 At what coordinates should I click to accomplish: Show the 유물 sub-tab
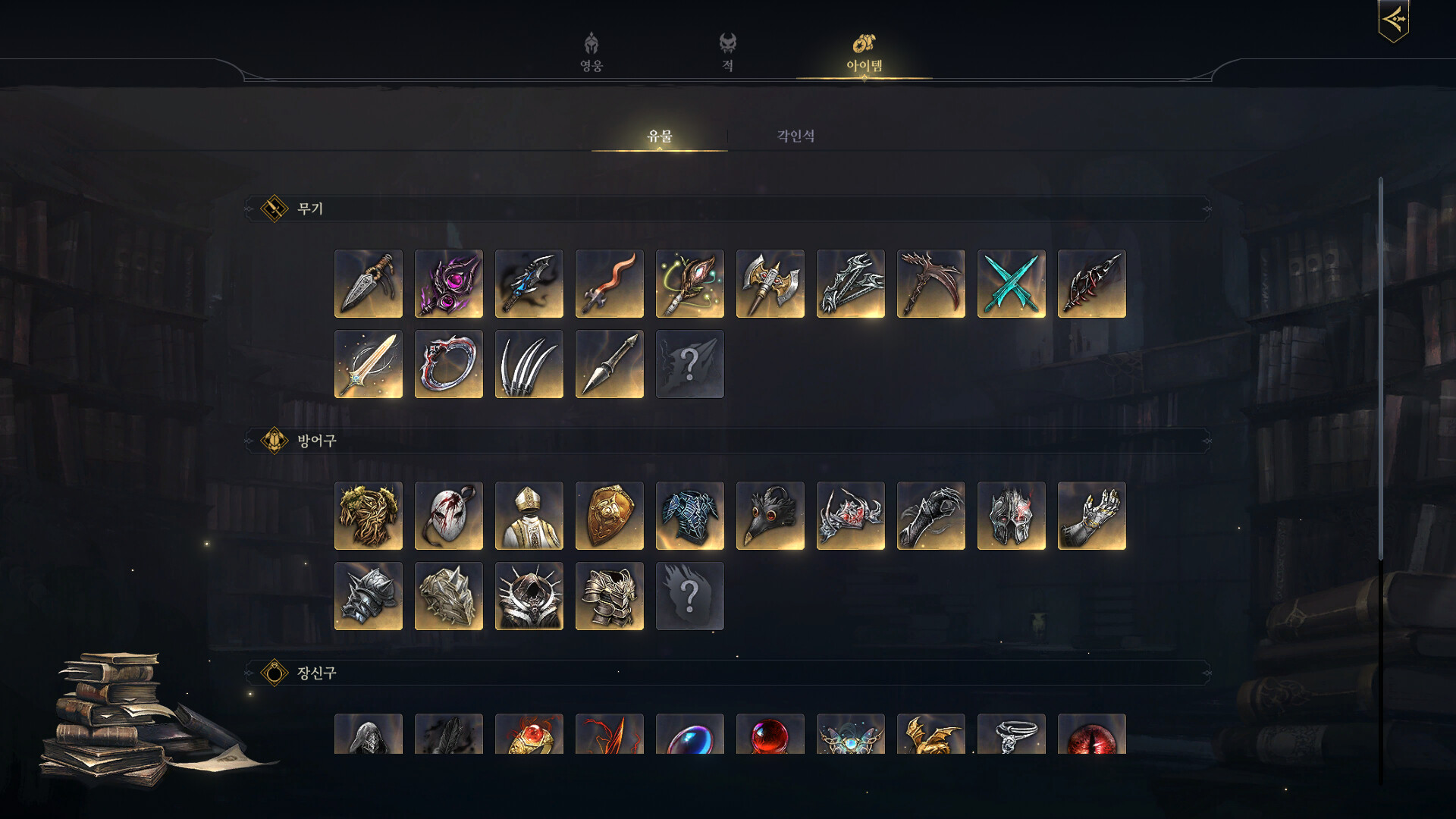(x=659, y=136)
